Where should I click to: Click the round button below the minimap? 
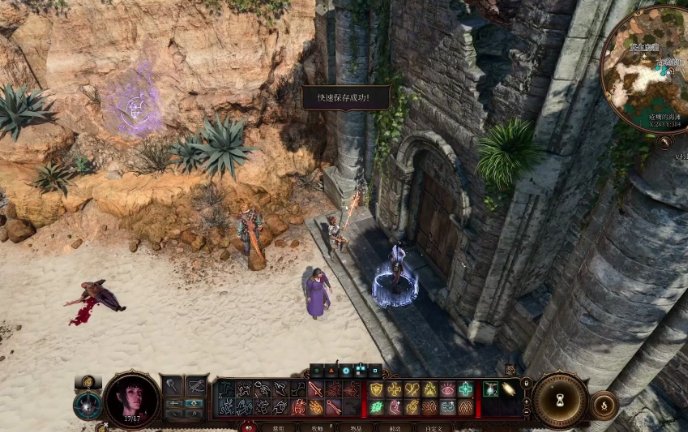[x=667, y=143]
